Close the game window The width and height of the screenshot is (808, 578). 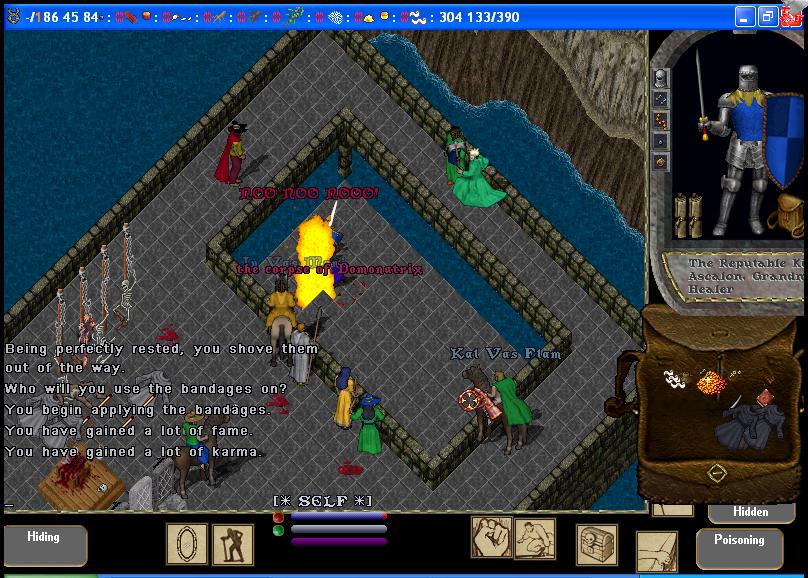792,17
